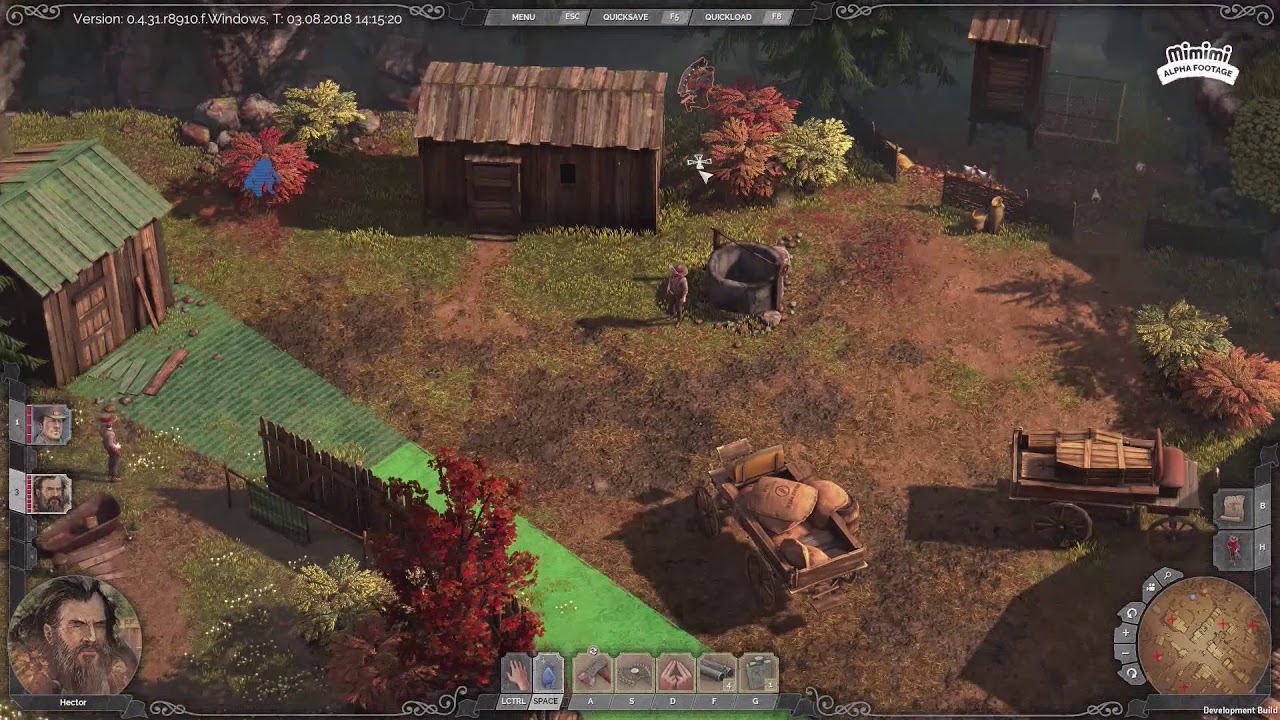The width and height of the screenshot is (1280, 720).
Task: Click the minimap camera button
Action: 1150,588
